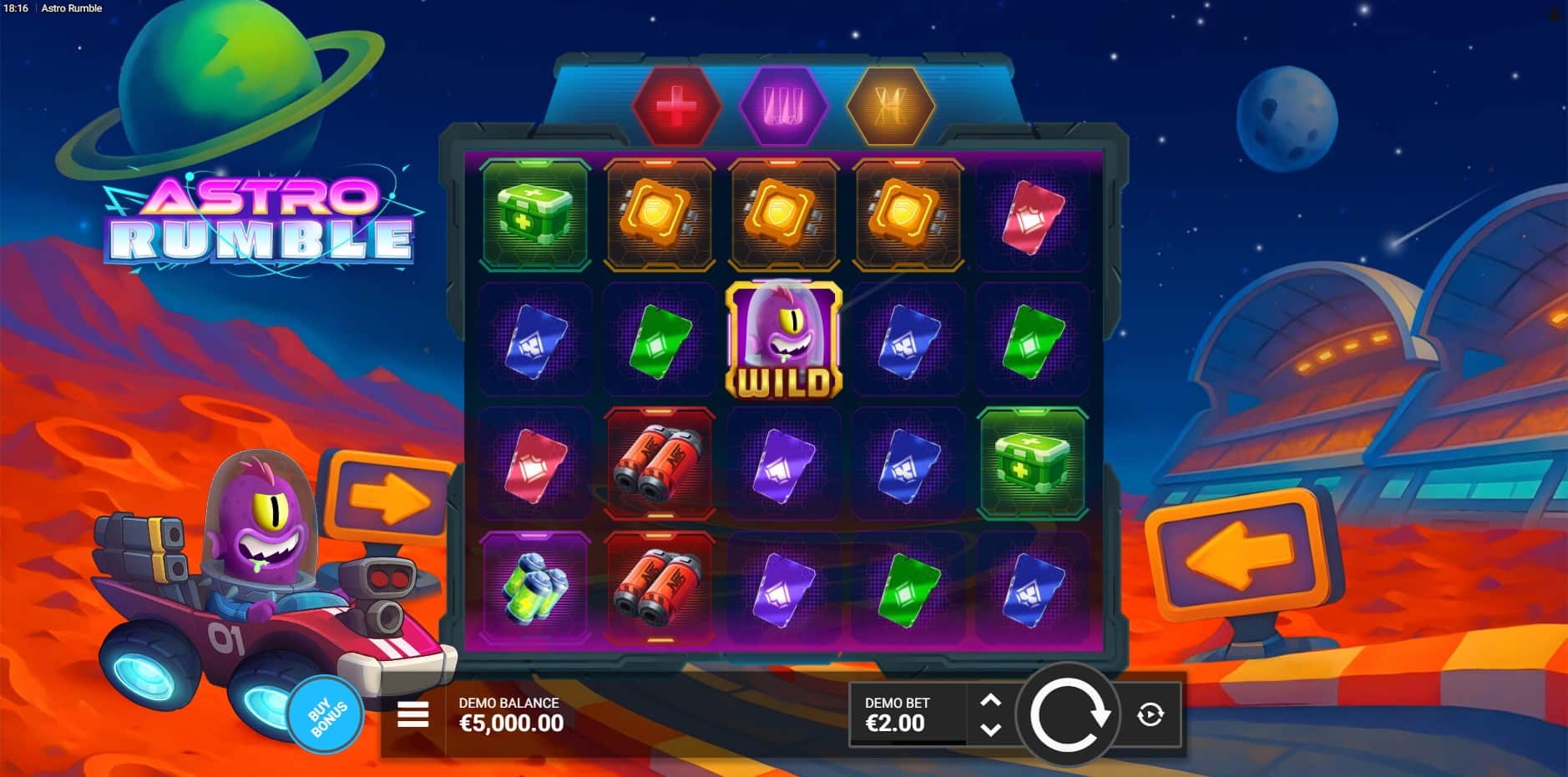The height and width of the screenshot is (777, 1568).
Task: Decrease the demo bet amount
Action: pos(990,729)
